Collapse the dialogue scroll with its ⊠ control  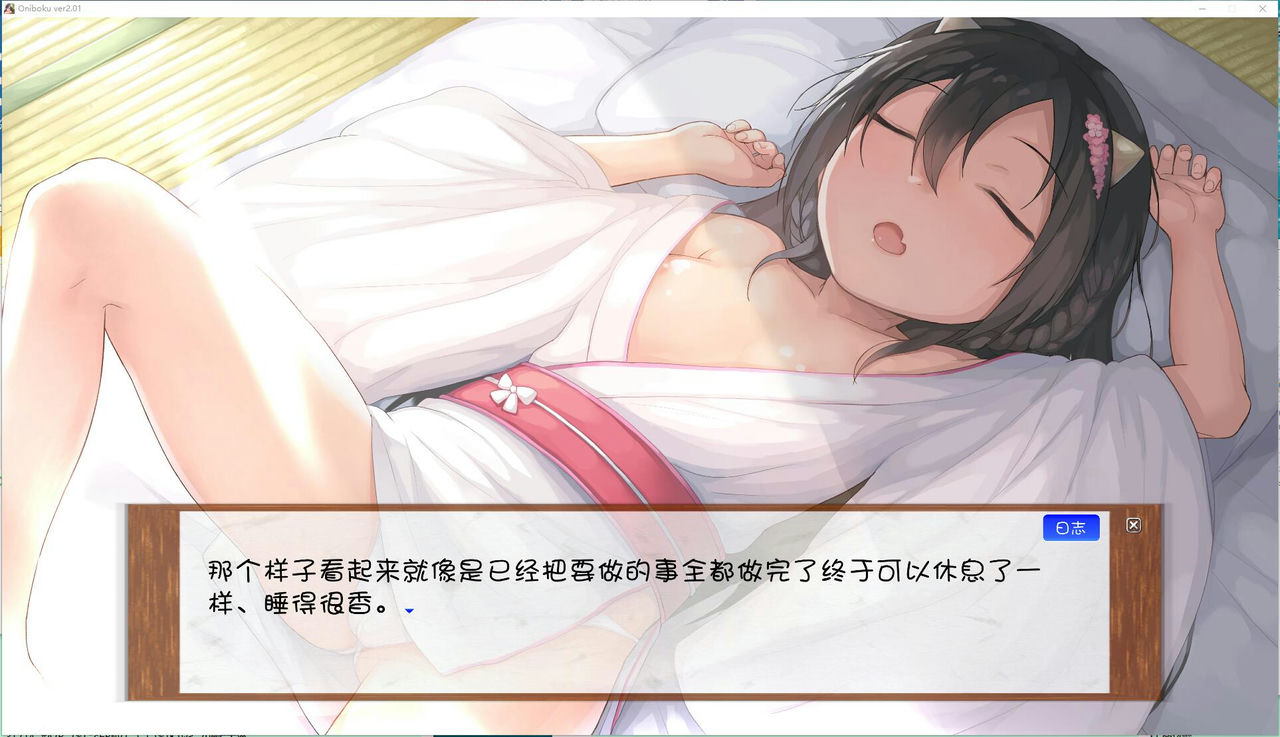pyautogui.click(x=1133, y=525)
